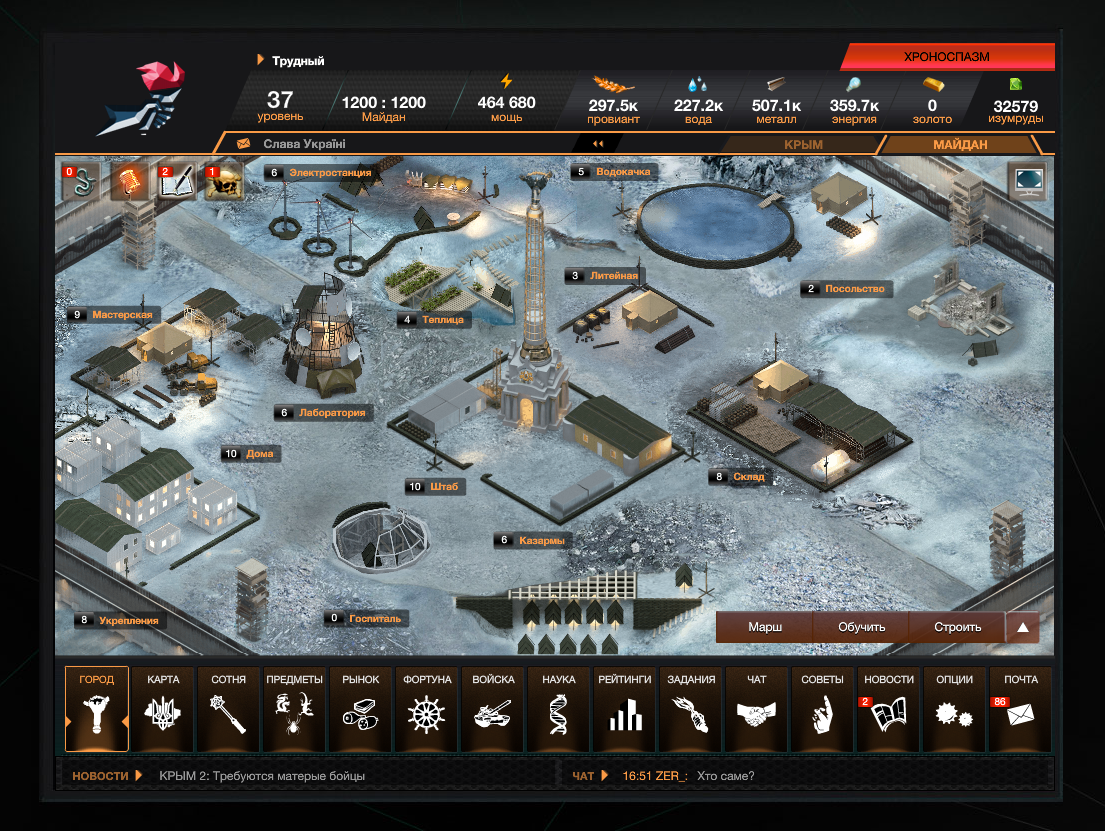Image resolution: width=1105 pixels, height=831 pixels.
Task: Click the Марш button
Action: click(x=765, y=628)
